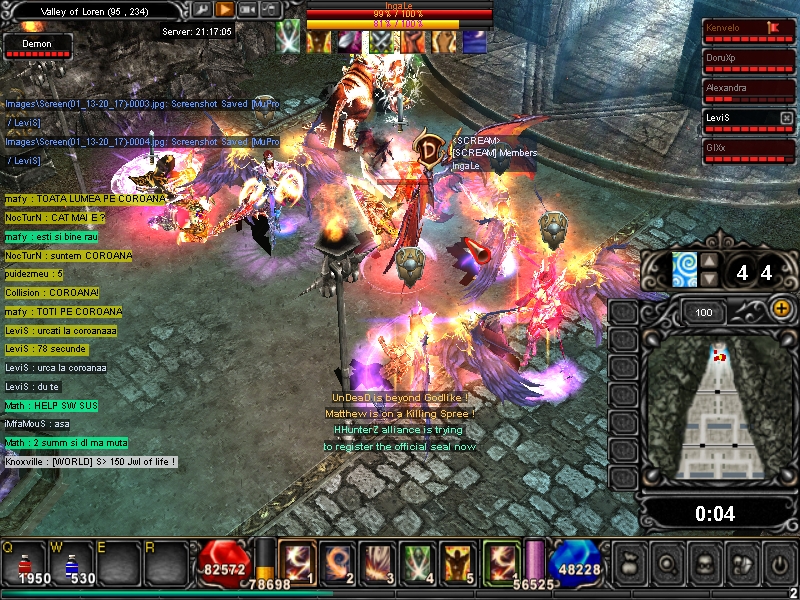The width and height of the screenshot is (800, 600).
Task: Activate skill slot 1 on the hotbar
Action: 295,560
